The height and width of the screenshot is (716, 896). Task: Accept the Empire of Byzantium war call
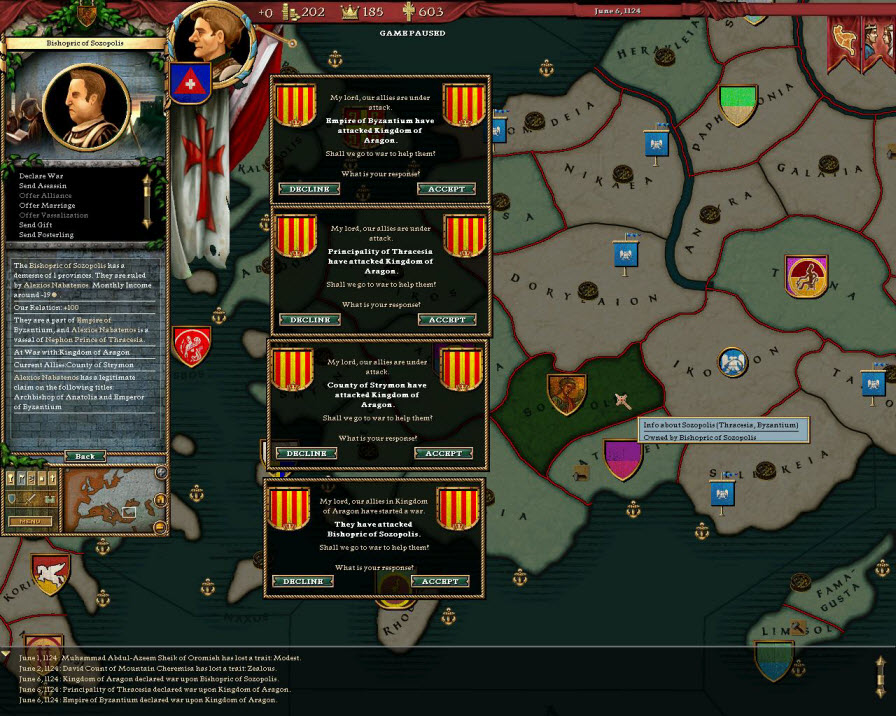tap(446, 189)
